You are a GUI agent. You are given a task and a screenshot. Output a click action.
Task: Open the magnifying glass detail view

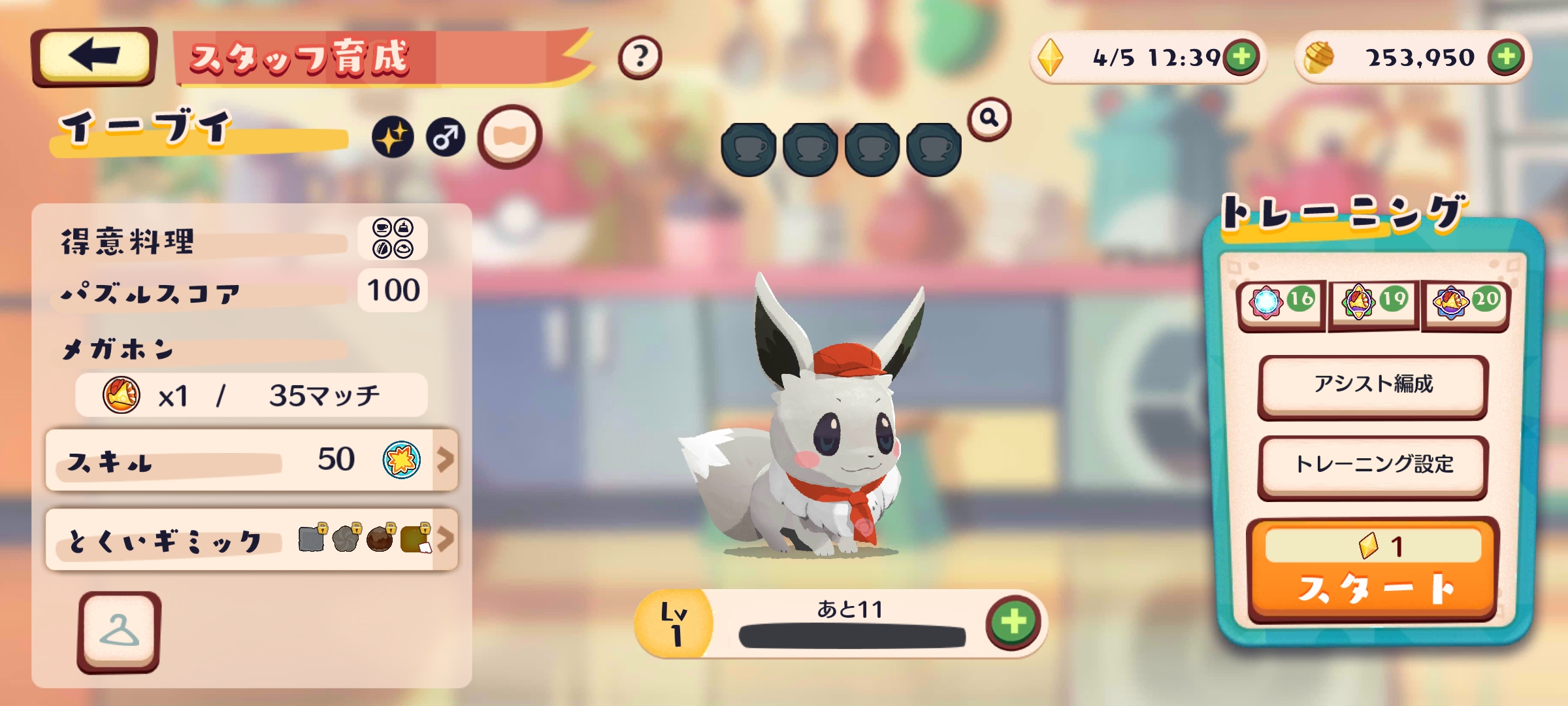pos(989,119)
